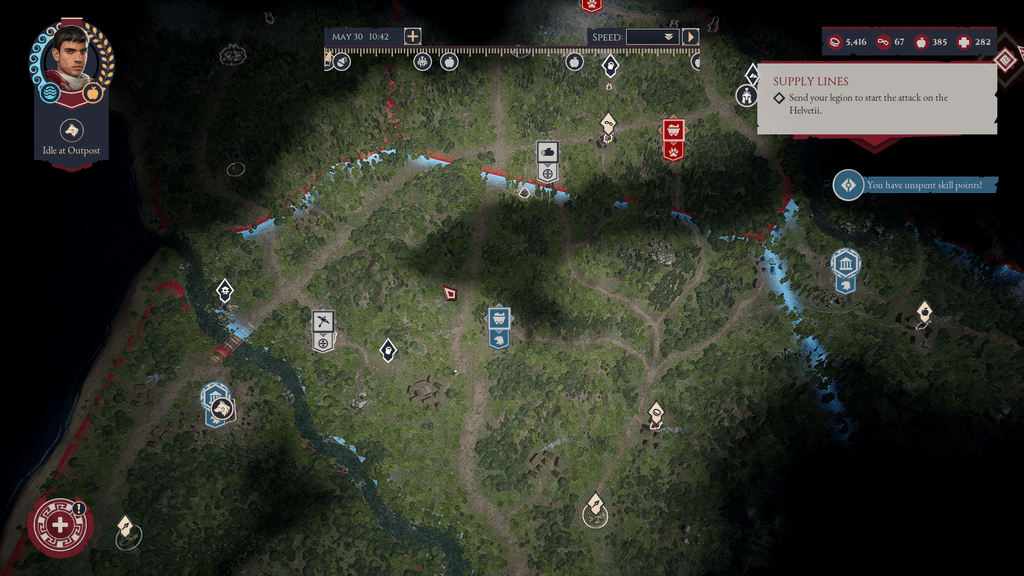The image size is (1024, 576).
Task: Select the red enemy banner marker
Action: click(673, 139)
